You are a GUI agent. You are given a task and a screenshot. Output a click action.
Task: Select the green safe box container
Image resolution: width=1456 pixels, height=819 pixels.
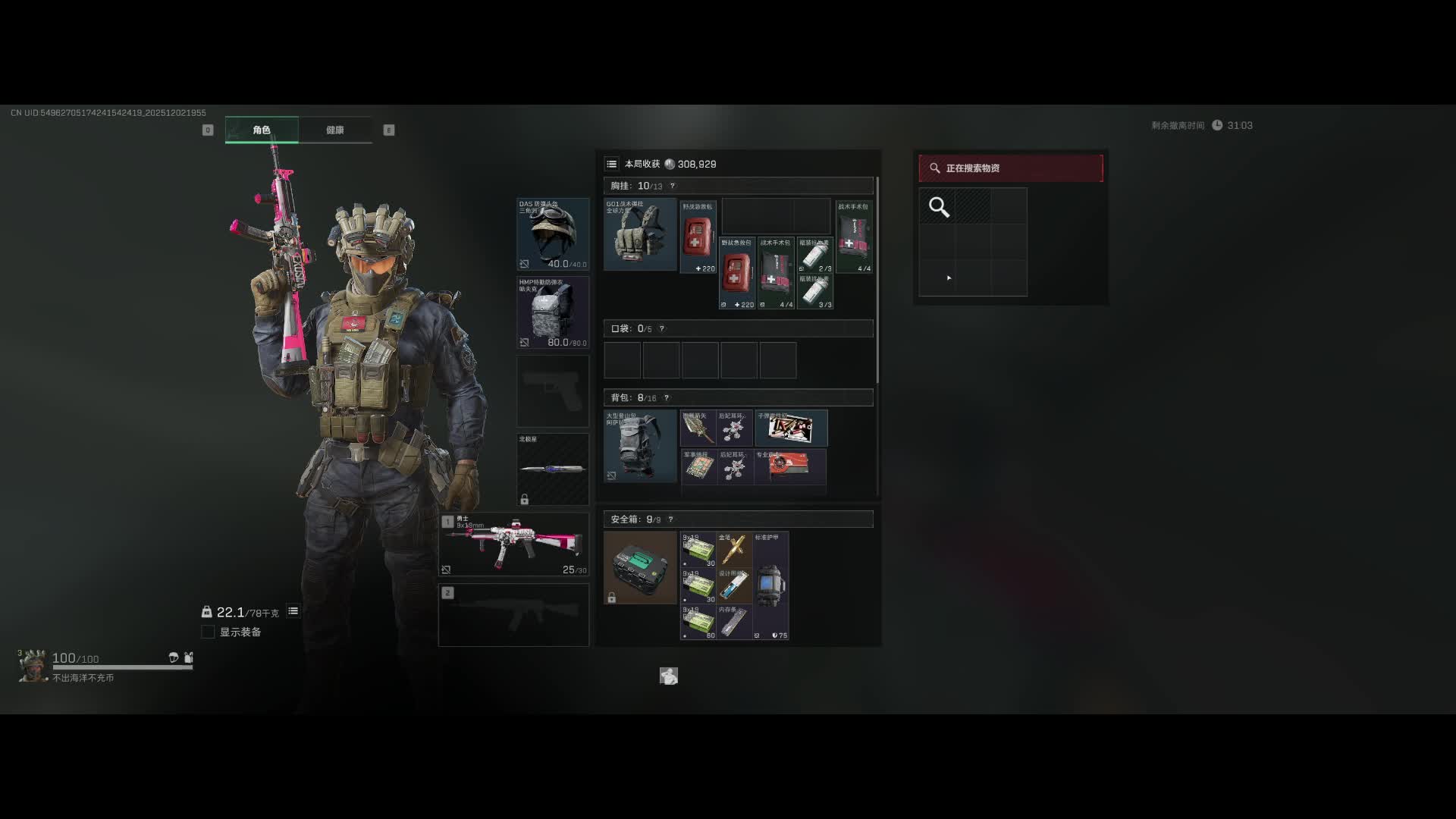coord(640,567)
